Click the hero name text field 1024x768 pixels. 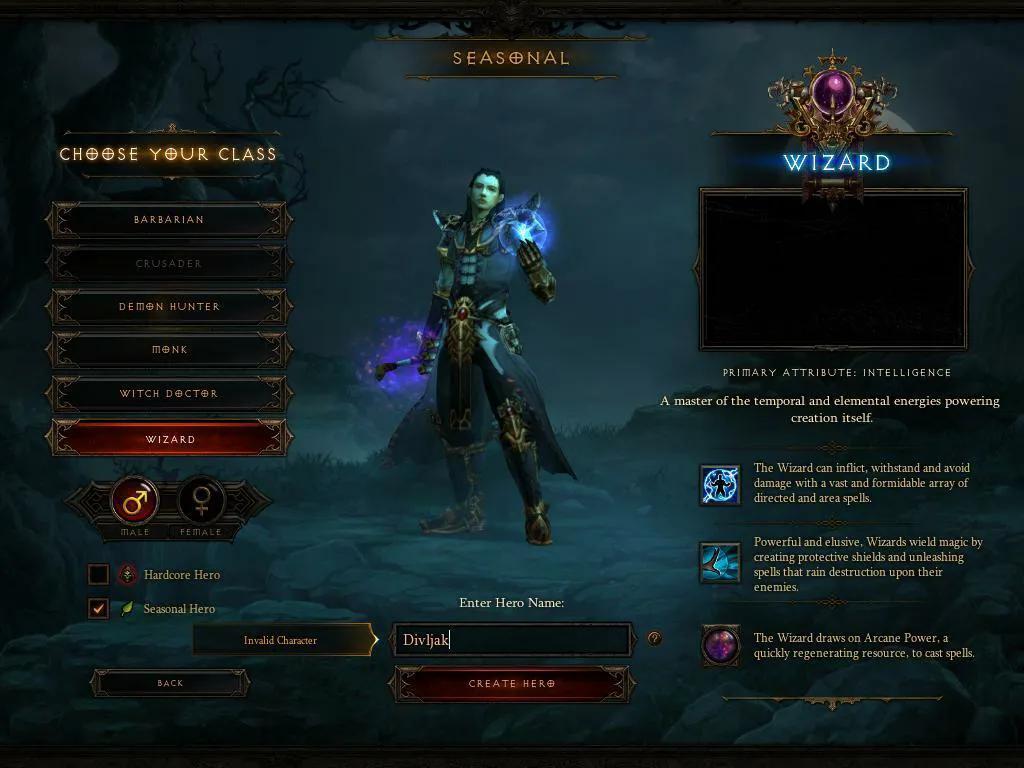512,640
